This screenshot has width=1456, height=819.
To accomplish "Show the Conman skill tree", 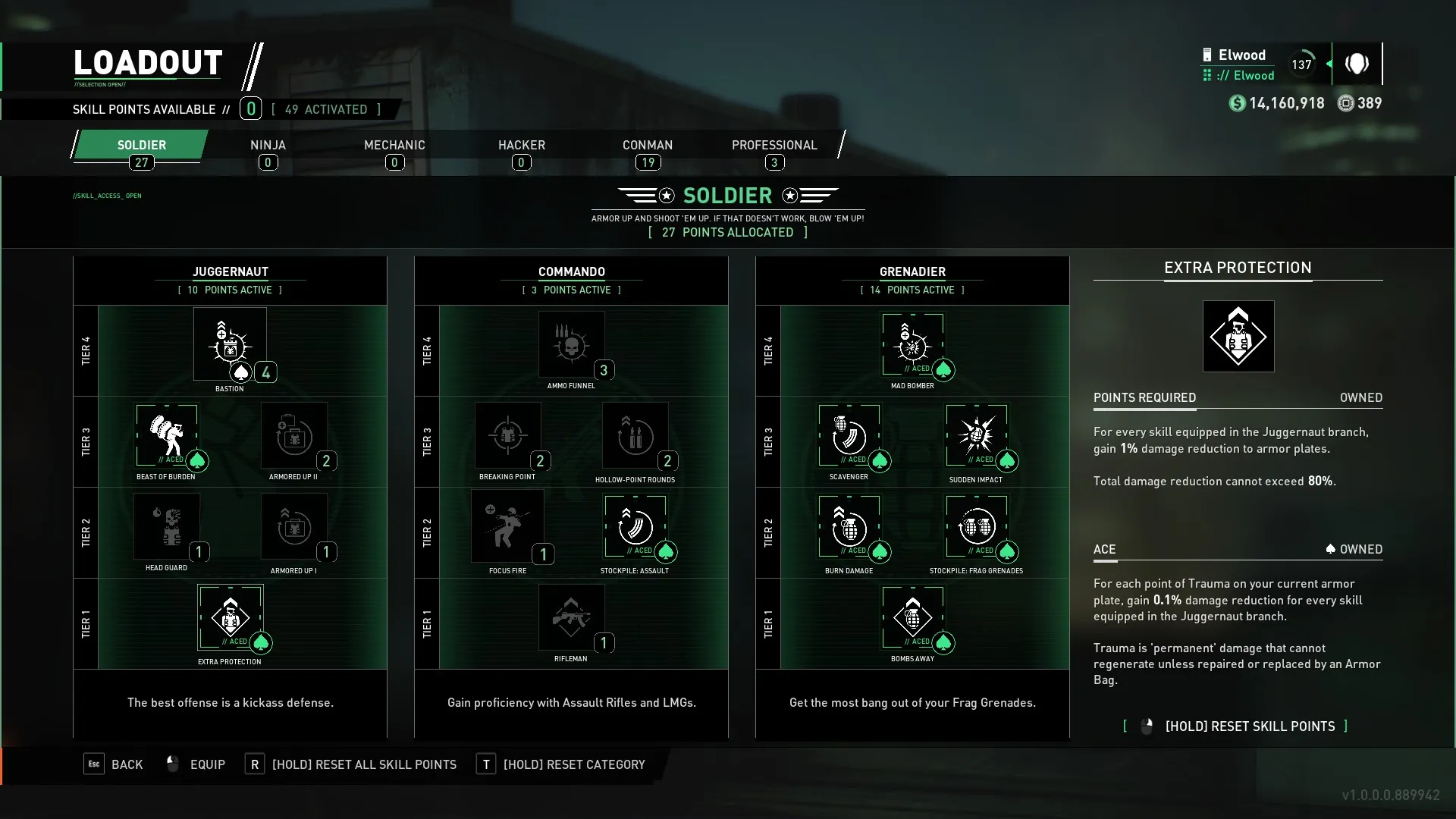I will click(648, 146).
